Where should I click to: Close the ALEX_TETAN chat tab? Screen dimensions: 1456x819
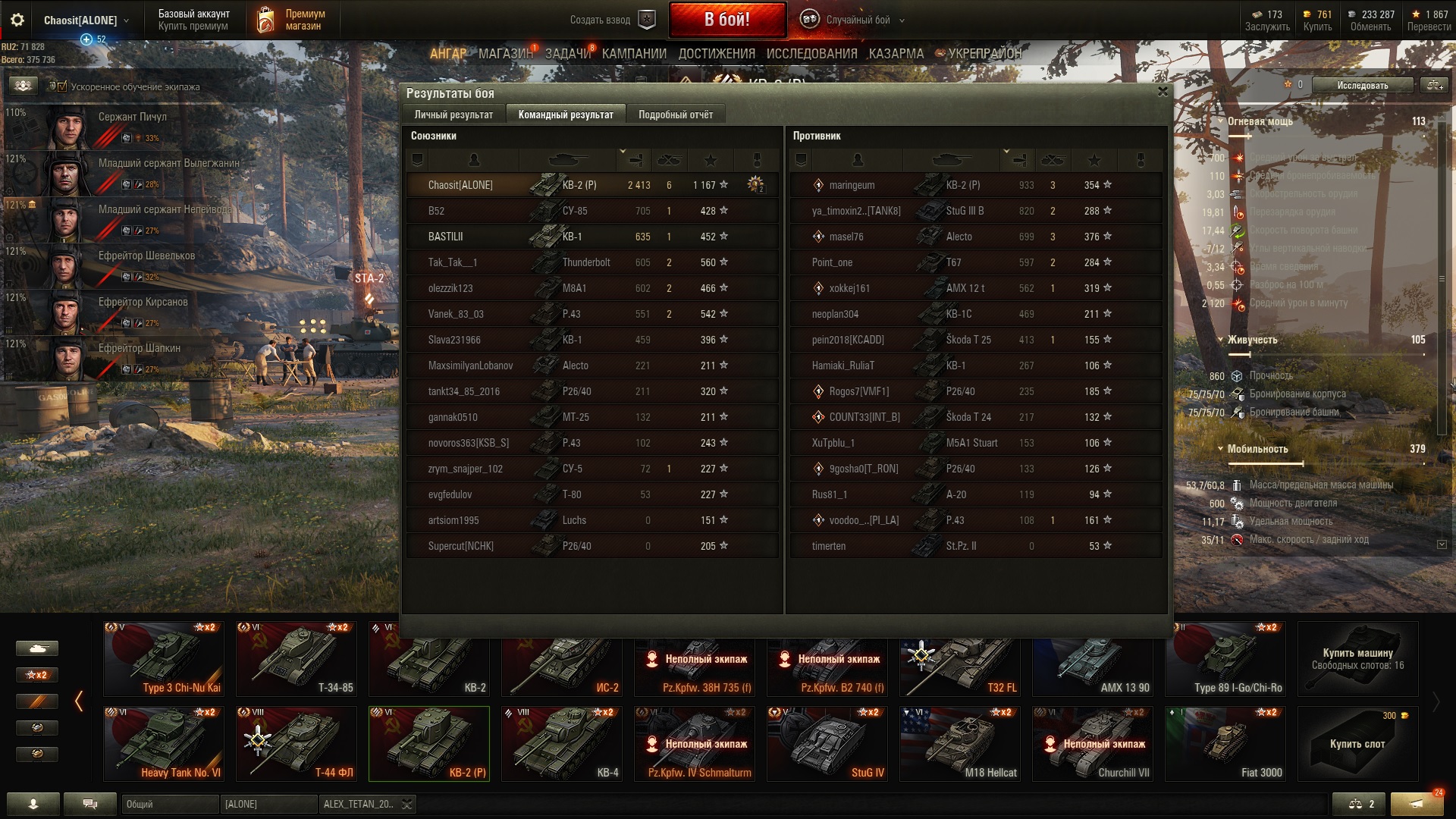pyautogui.click(x=407, y=805)
